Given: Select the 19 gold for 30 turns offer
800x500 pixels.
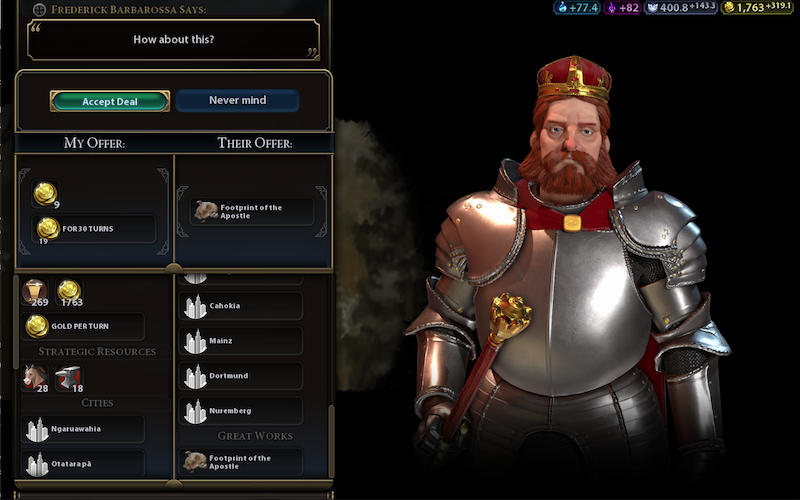Looking at the screenshot, I should coord(94,229).
